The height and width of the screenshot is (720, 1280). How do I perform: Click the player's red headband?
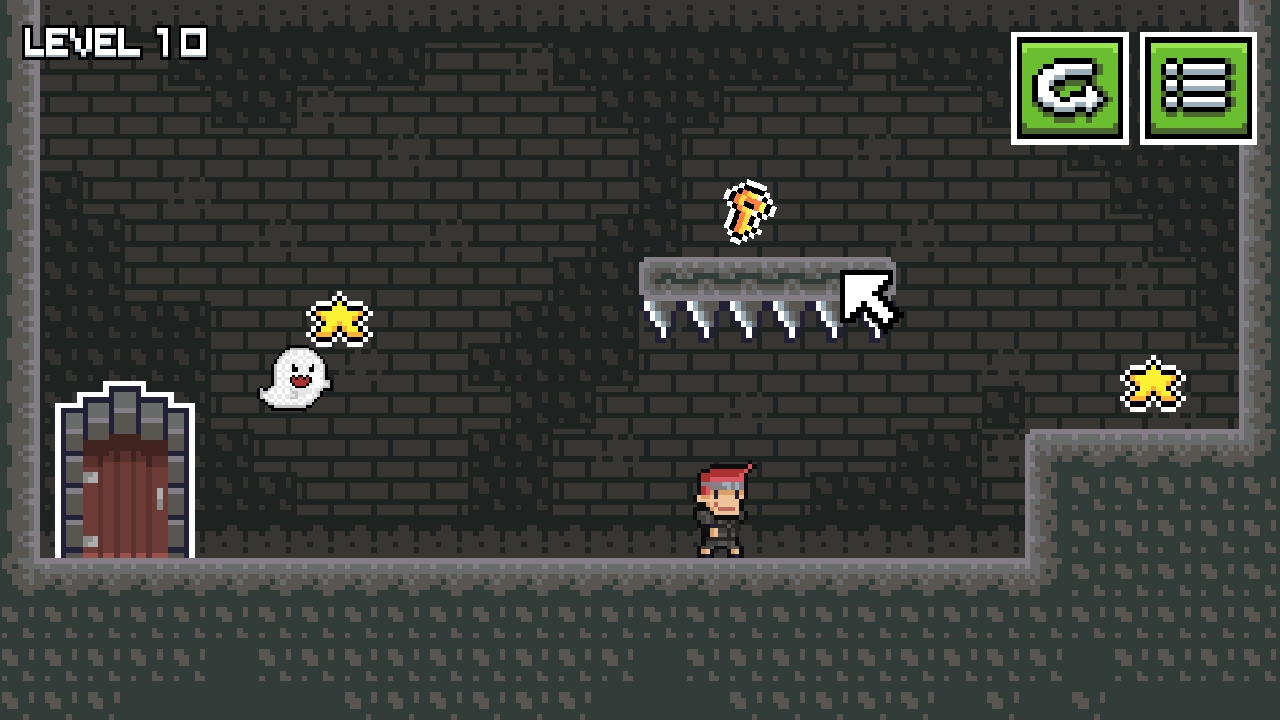coord(722,476)
